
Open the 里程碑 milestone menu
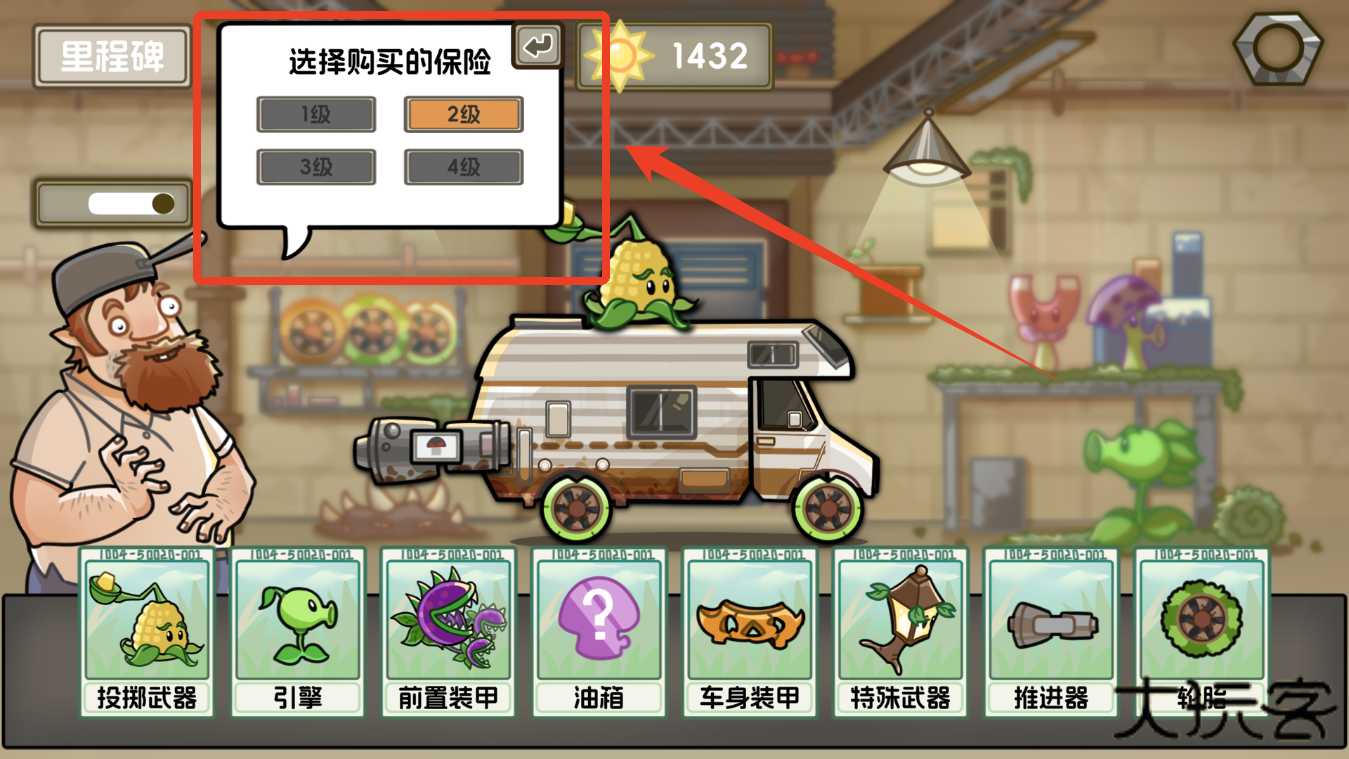pyautogui.click(x=111, y=57)
